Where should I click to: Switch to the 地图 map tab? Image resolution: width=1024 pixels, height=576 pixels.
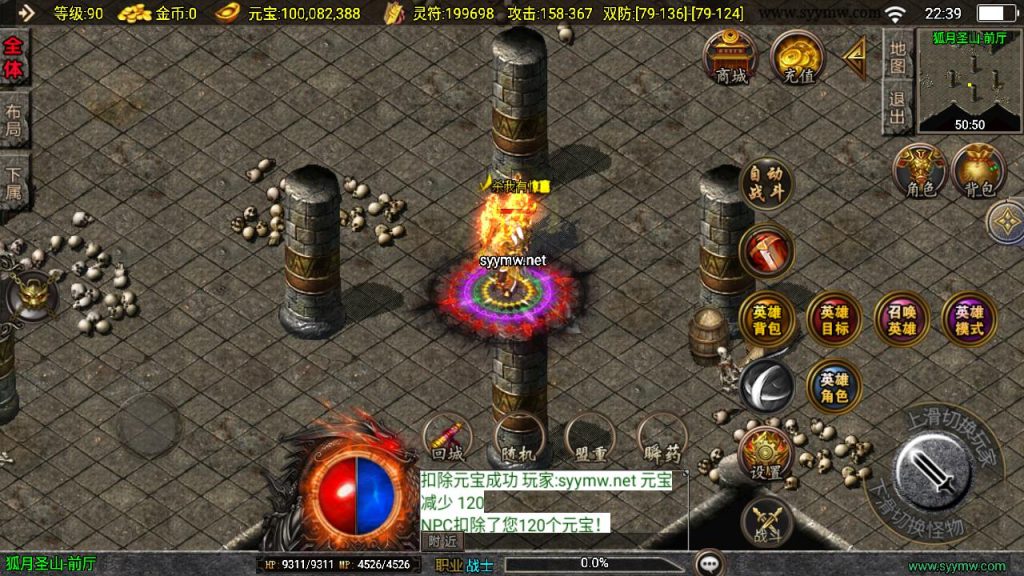click(897, 60)
